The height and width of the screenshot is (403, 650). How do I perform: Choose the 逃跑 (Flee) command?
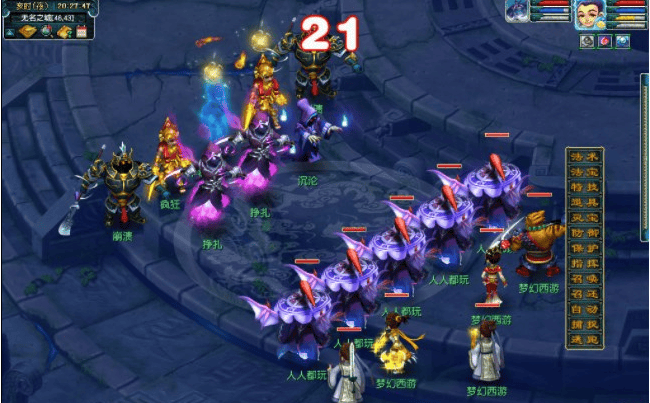pyautogui.click(x=584, y=339)
